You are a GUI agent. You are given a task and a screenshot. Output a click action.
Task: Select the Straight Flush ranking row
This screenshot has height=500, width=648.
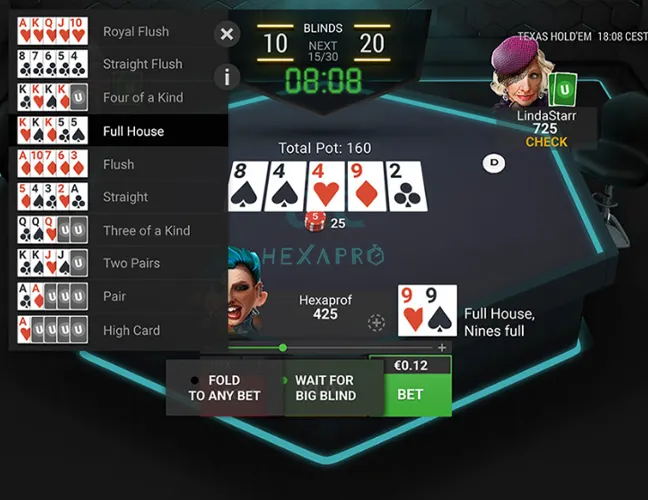pos(118,64)
